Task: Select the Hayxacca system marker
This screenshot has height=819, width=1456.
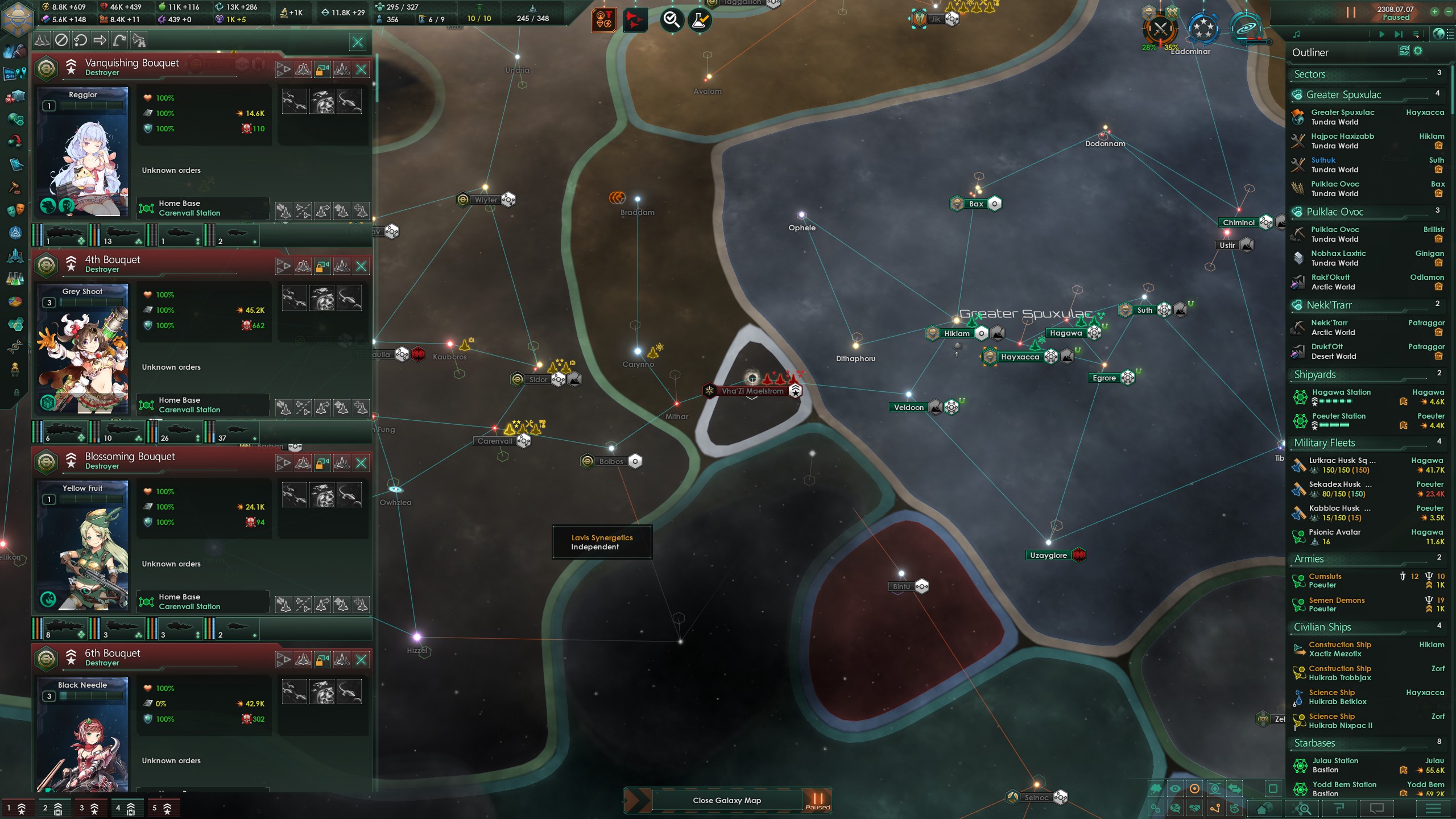Action: tap(1020, 357)
